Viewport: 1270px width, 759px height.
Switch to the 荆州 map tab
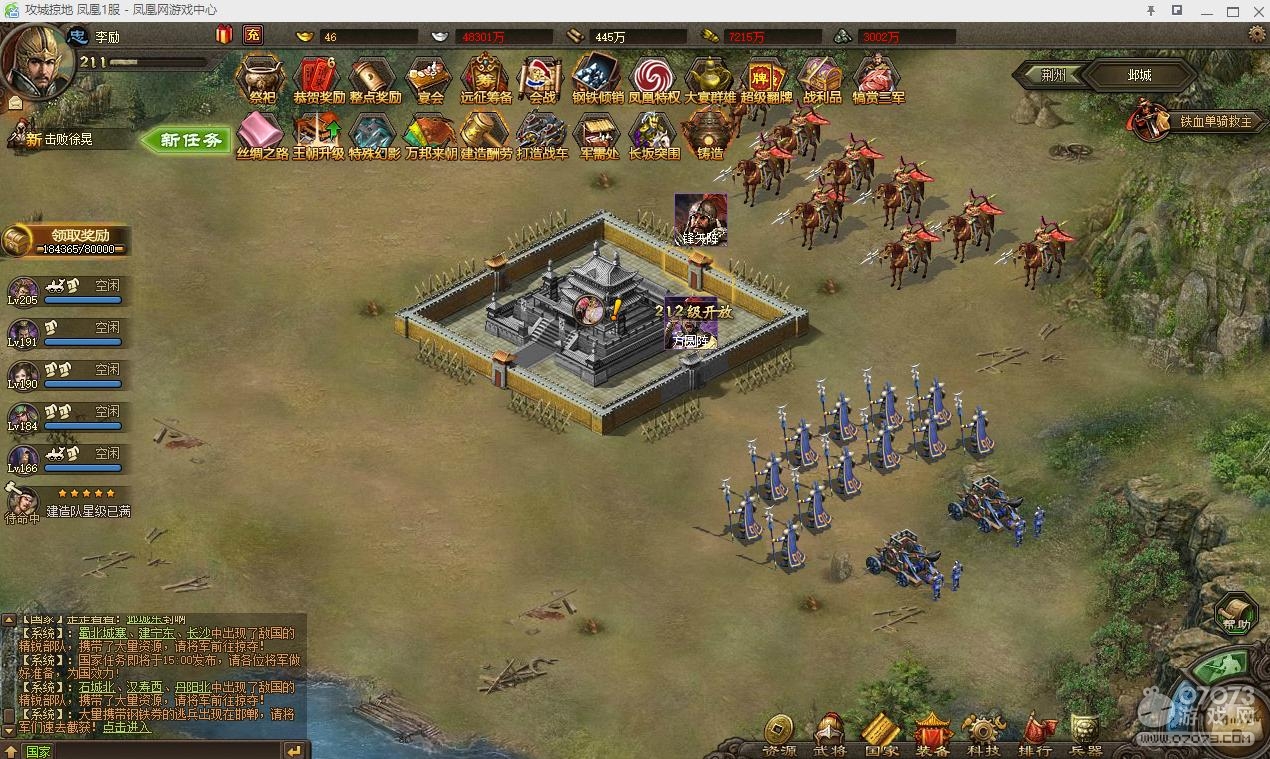pos(1053,75)
